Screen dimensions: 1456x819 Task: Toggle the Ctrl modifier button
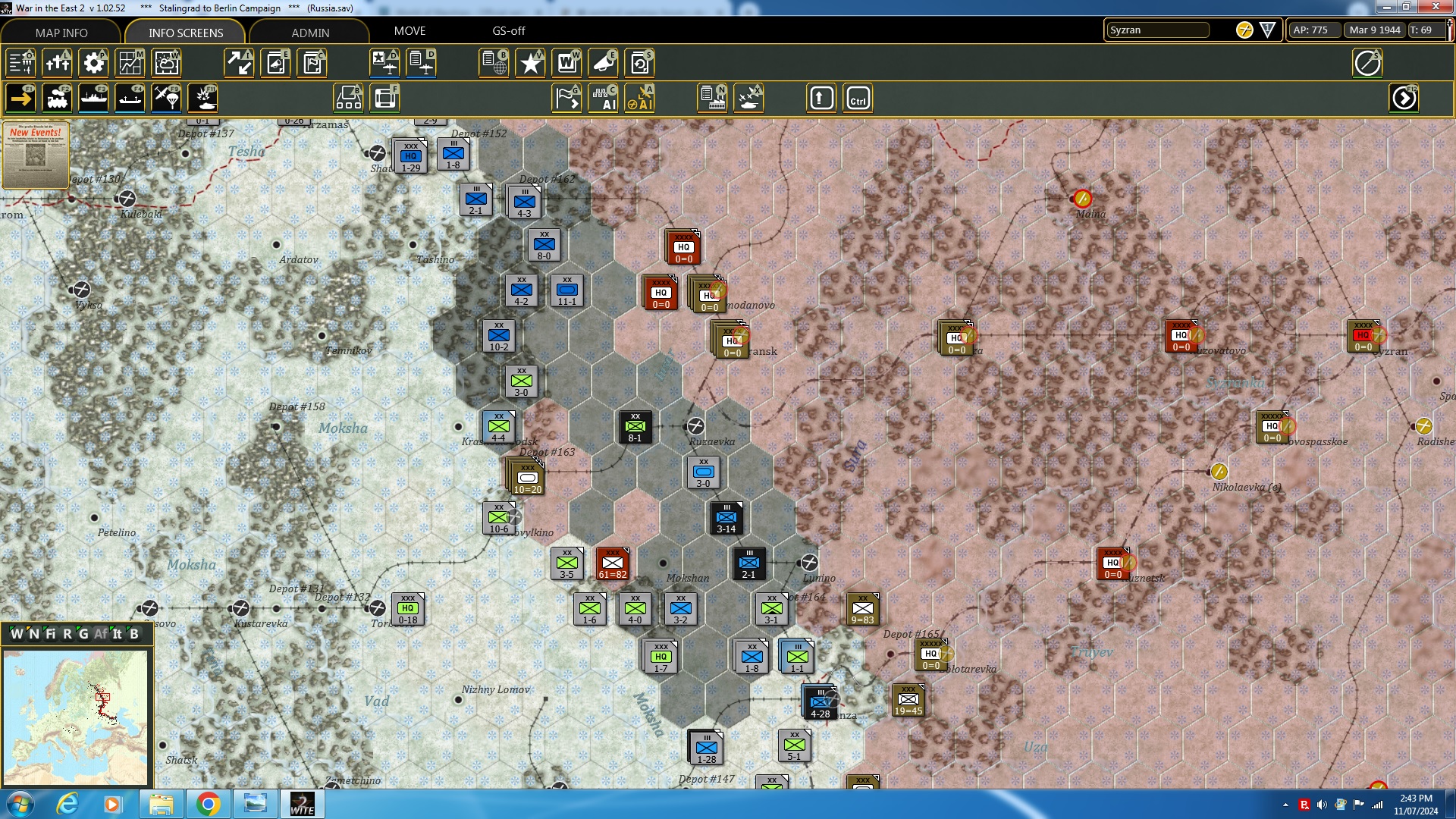click(858, 98)
